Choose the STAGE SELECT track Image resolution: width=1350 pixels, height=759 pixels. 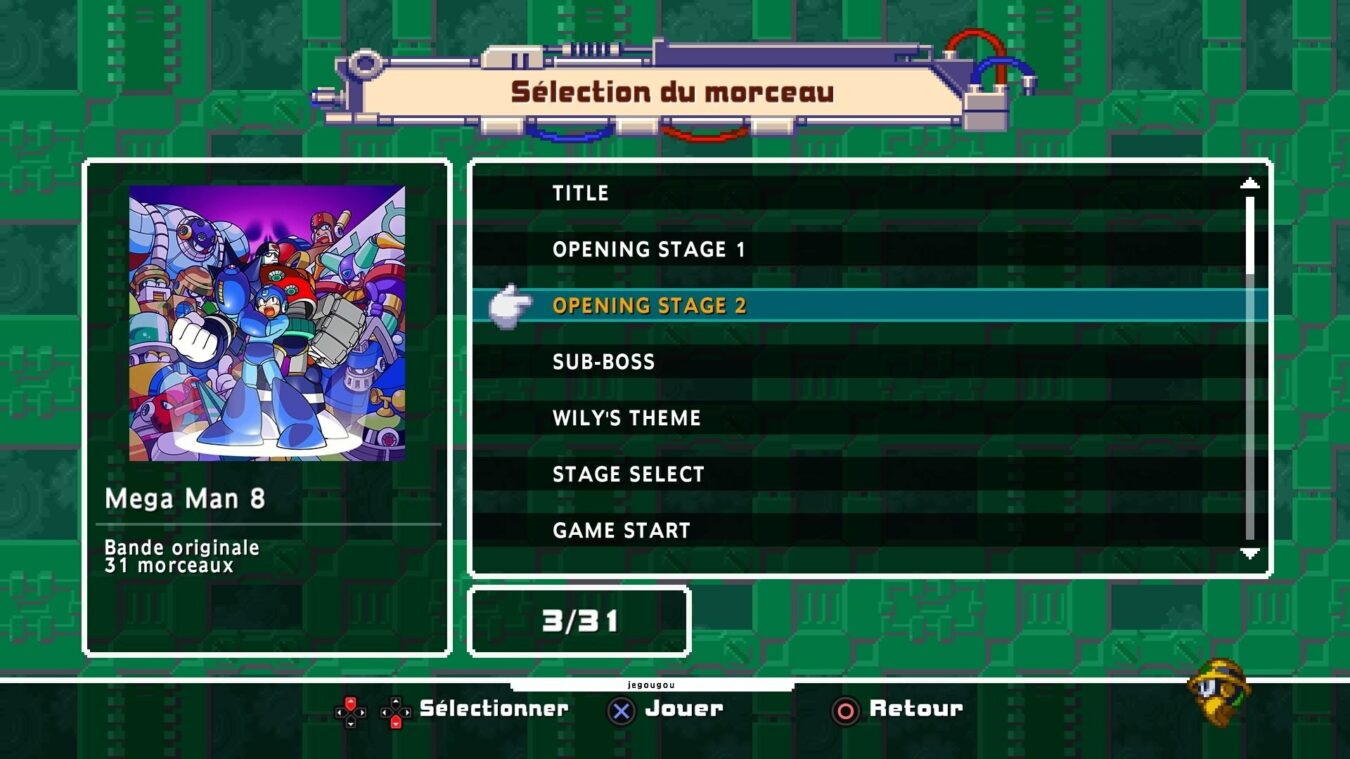[628, 474]
